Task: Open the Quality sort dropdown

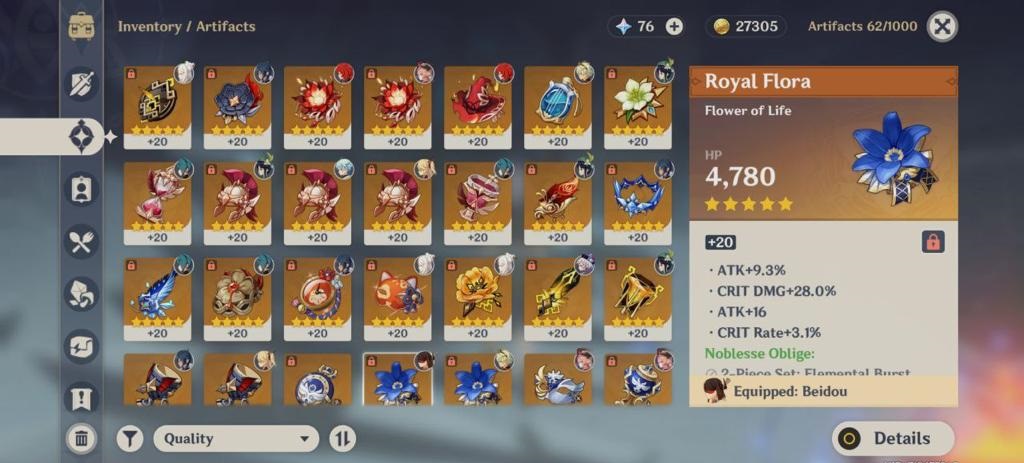Action: click(x=235, y=438)
